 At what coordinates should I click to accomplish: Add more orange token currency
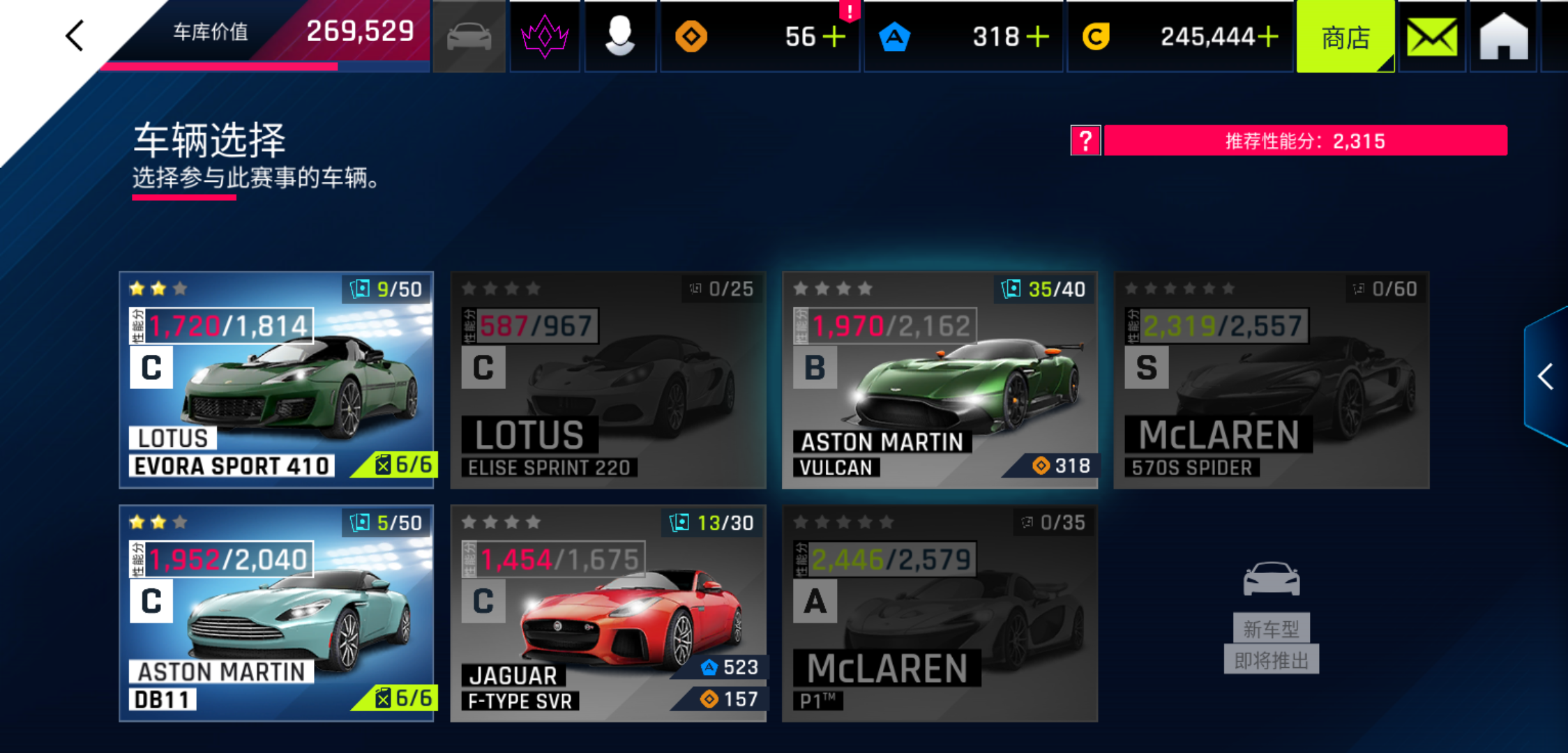(x=834, y=36)
